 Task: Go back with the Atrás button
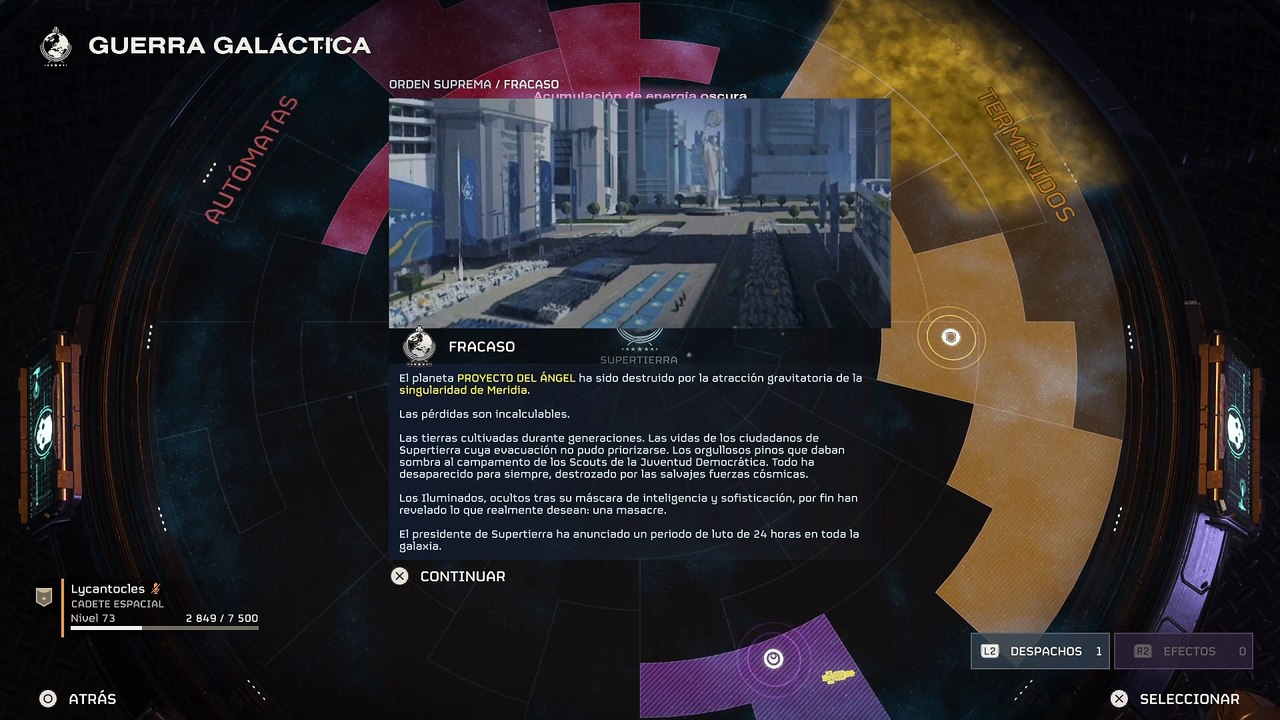pos(78,699)
